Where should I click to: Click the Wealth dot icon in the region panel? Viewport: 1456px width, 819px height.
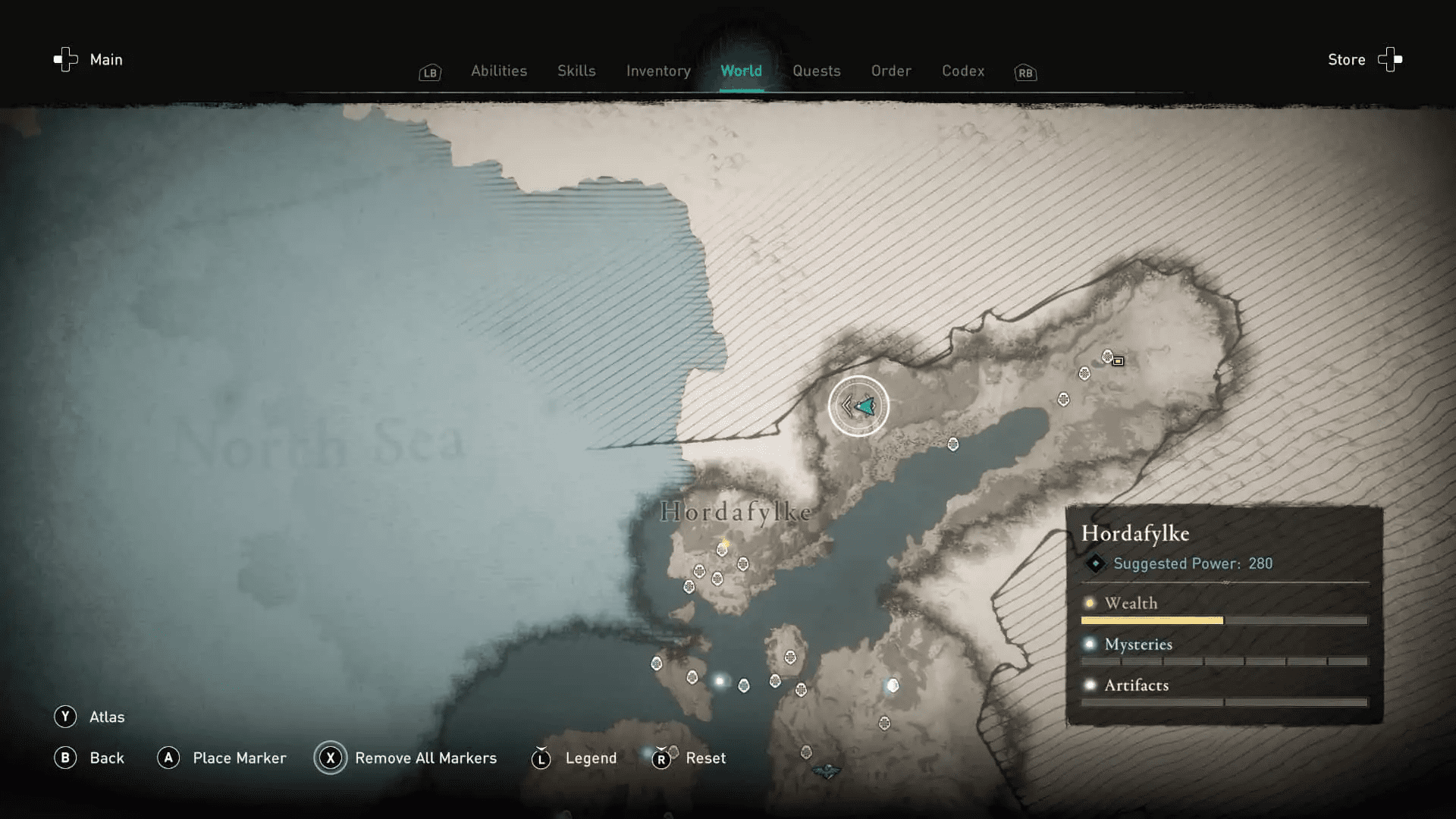[x=1090, y=603]
